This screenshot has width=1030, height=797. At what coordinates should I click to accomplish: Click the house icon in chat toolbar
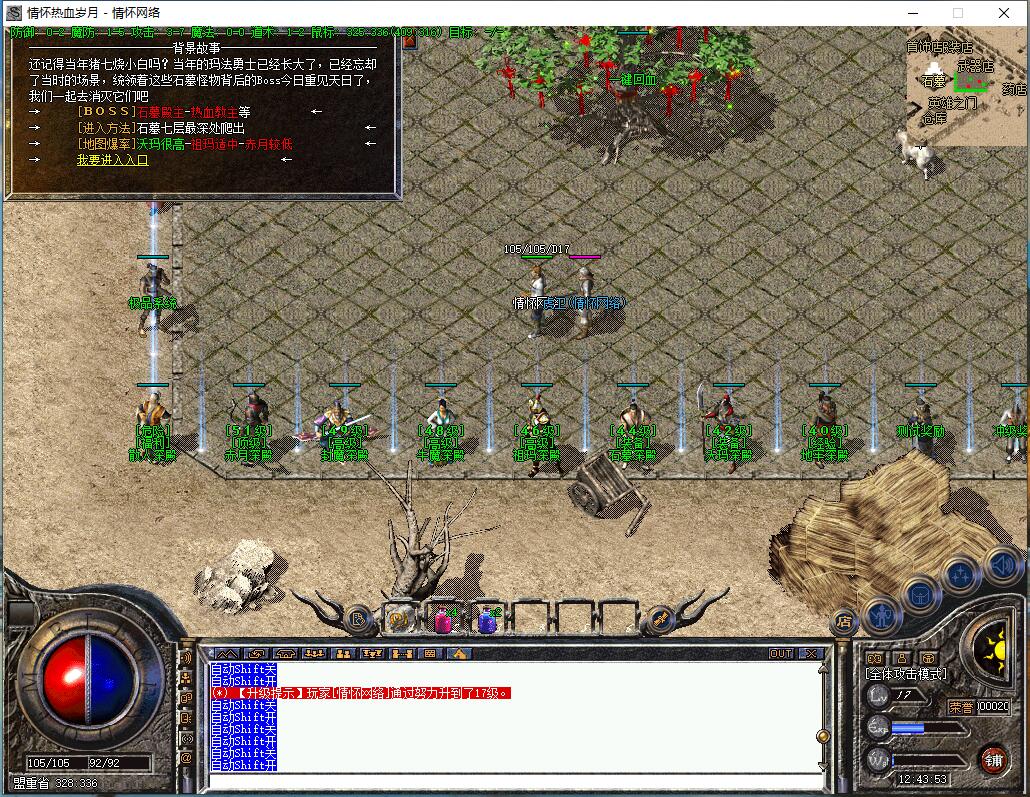click(x=459, y=653)
